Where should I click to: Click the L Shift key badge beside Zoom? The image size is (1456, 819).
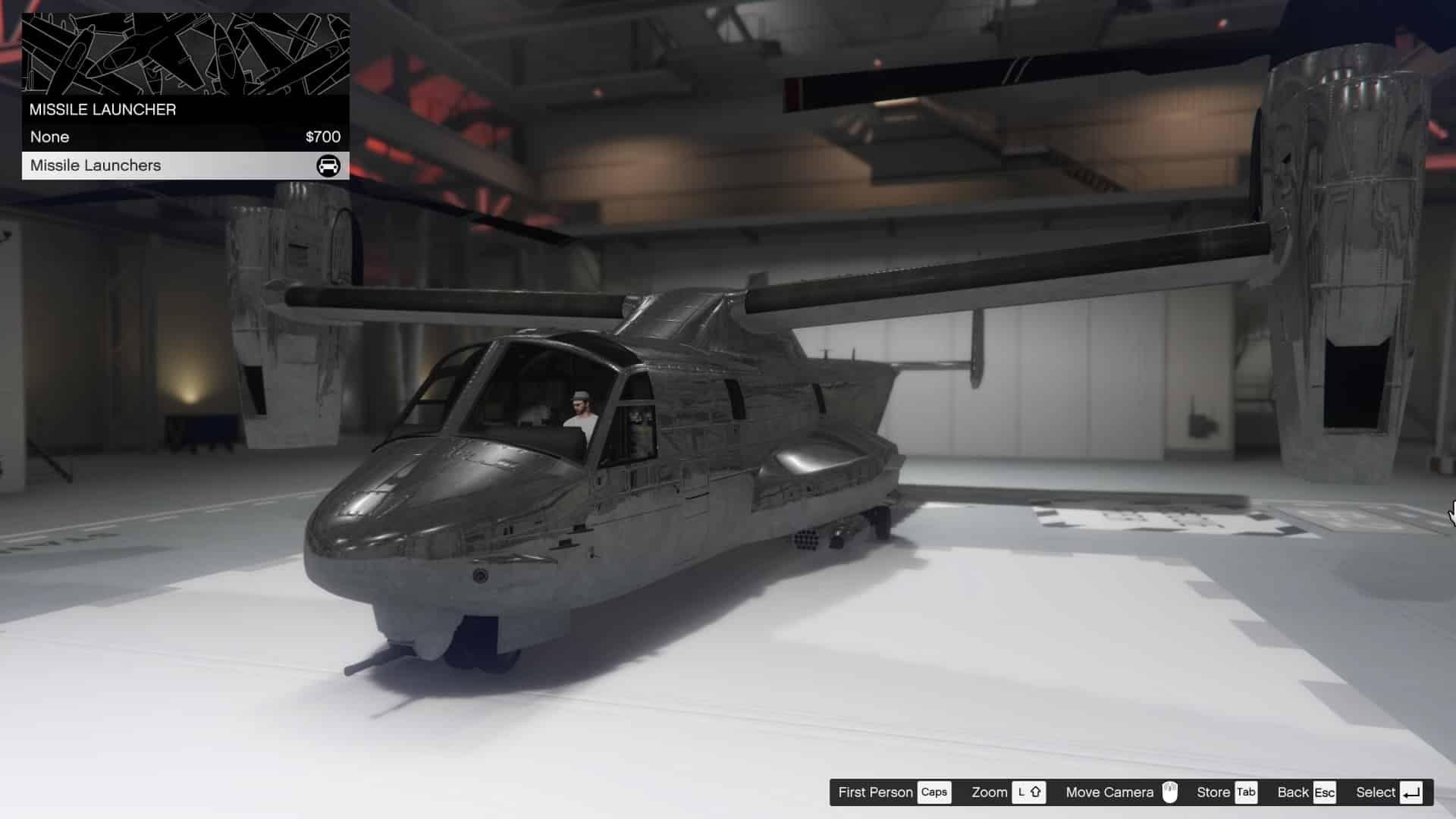coord(1028,792)
